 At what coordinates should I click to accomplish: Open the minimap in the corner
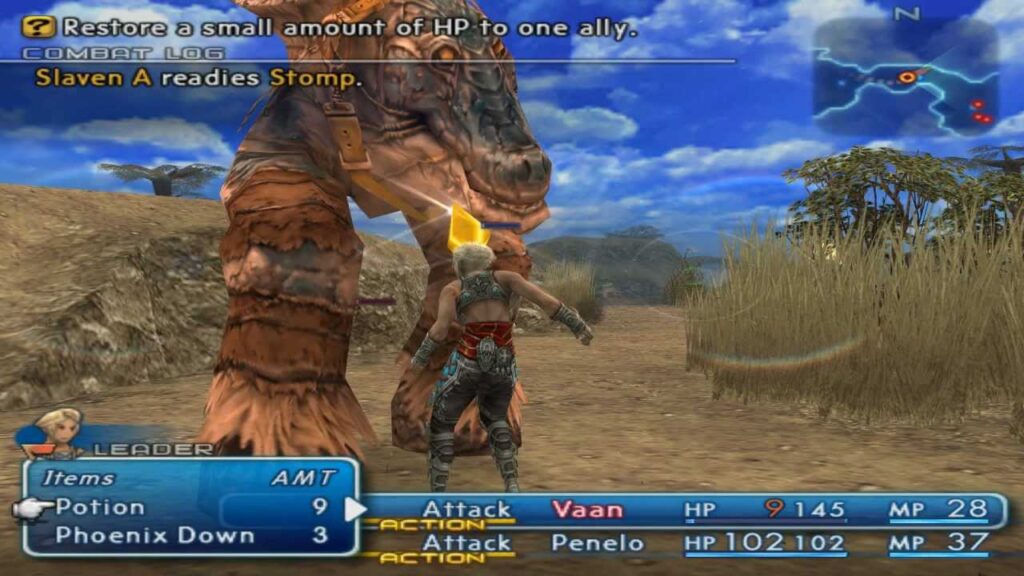tap(905, 77)
